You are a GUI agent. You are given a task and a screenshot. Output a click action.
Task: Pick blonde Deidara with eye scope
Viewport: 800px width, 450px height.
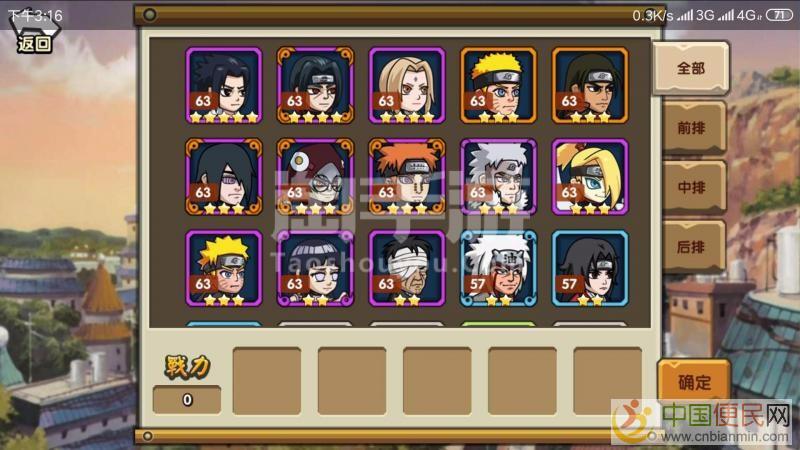coord(590,176)
